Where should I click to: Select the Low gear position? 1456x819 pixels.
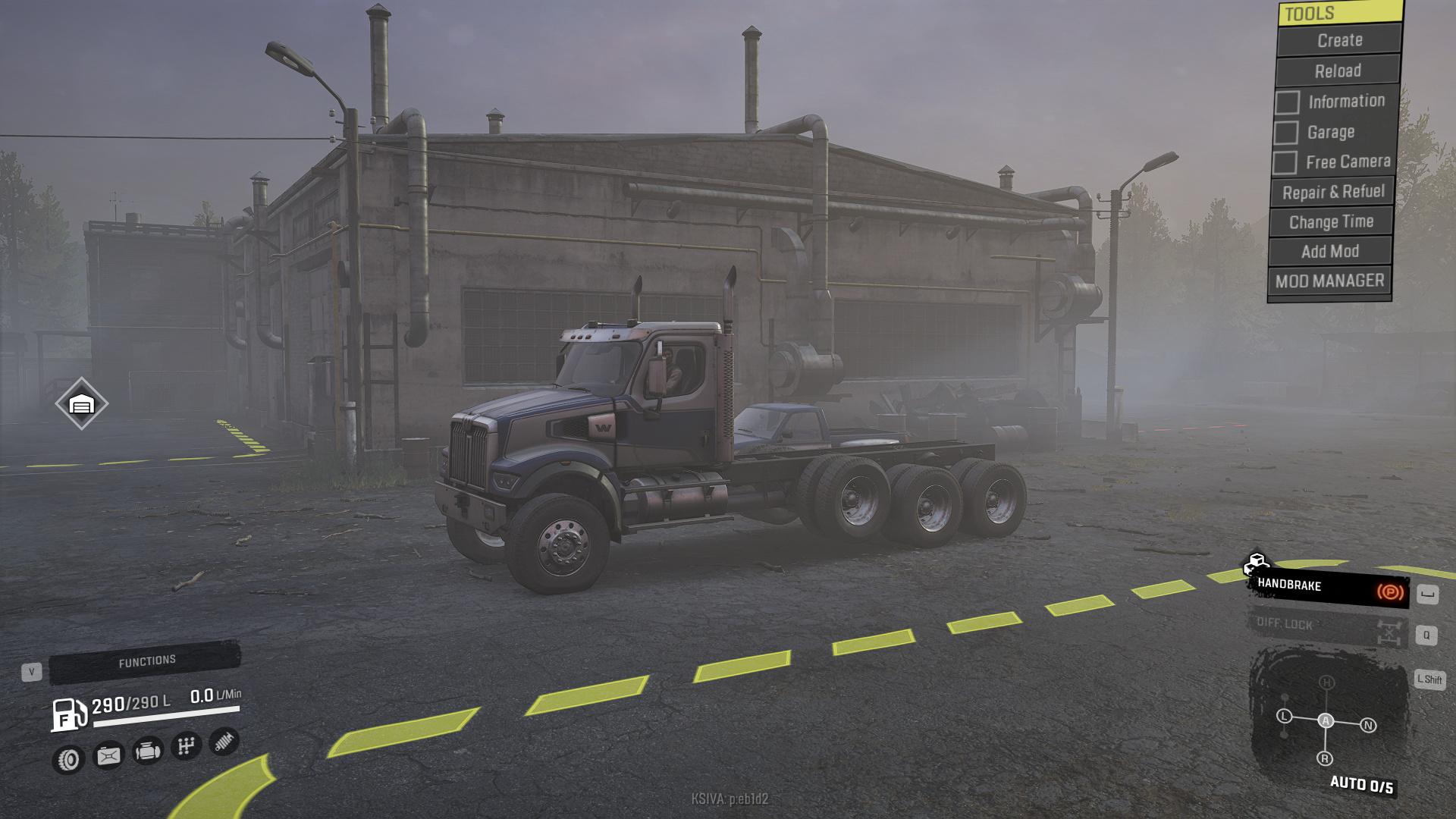(x=1284, y=716)
